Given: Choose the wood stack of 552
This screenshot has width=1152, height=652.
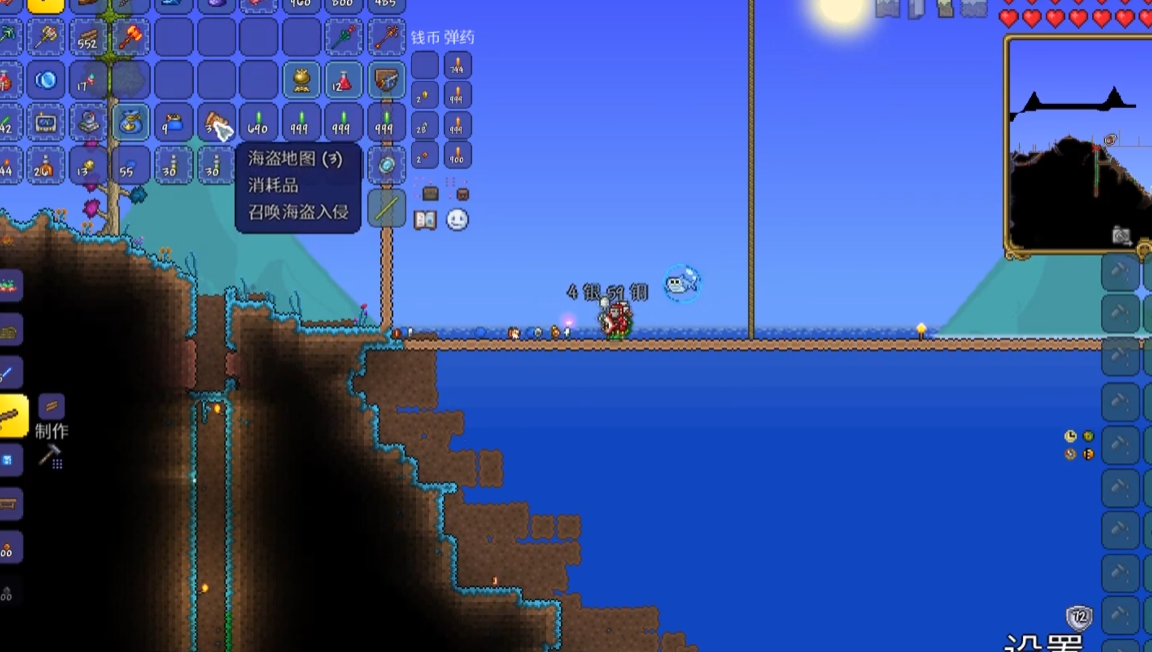Looking at the screenshot, I should click(87, 37).
